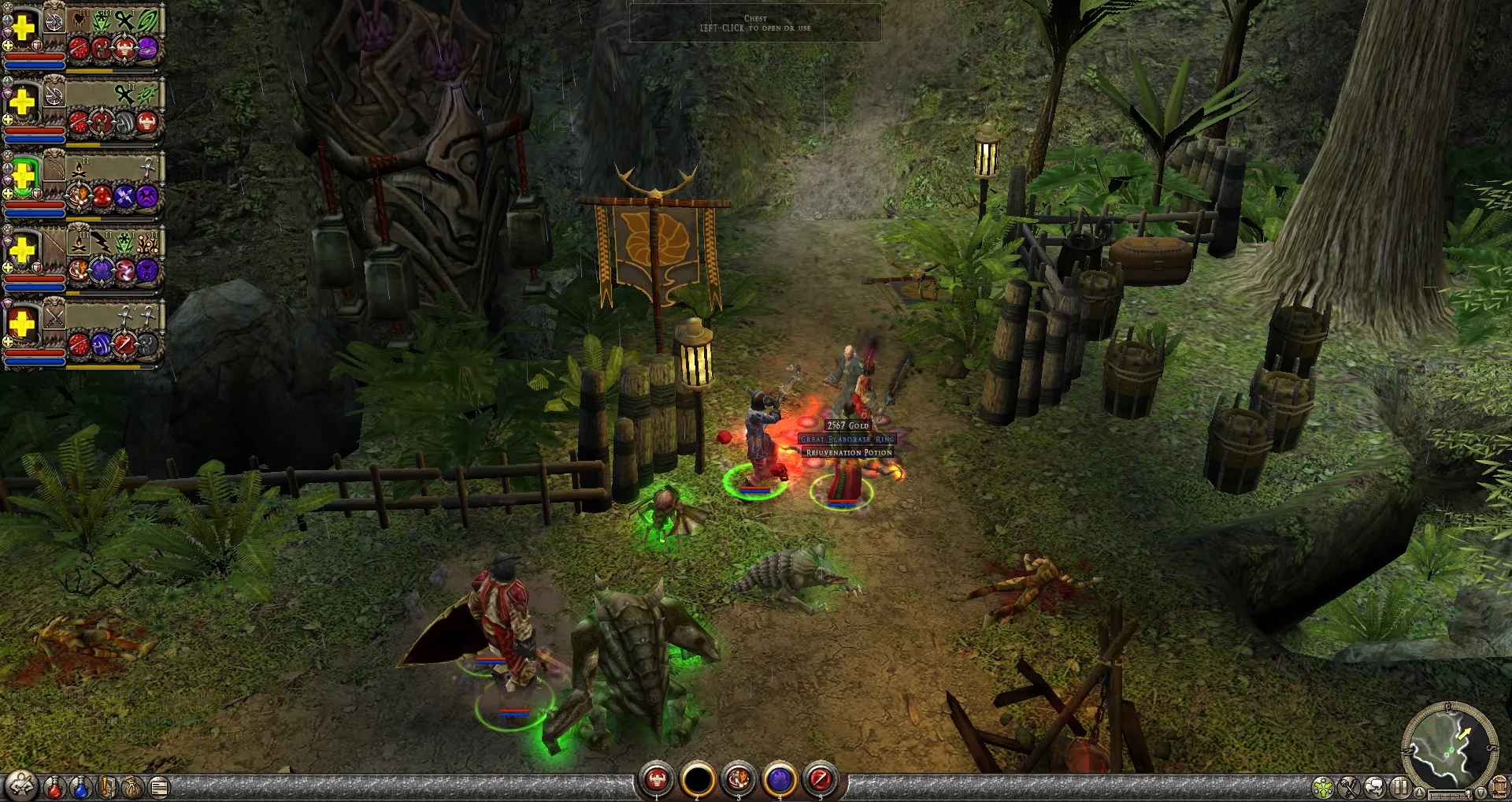This screenshot has height=802, width=1512.
Task: Activate the purple power in slot 4
Action: pyautogui.click(x=779, y=780)
